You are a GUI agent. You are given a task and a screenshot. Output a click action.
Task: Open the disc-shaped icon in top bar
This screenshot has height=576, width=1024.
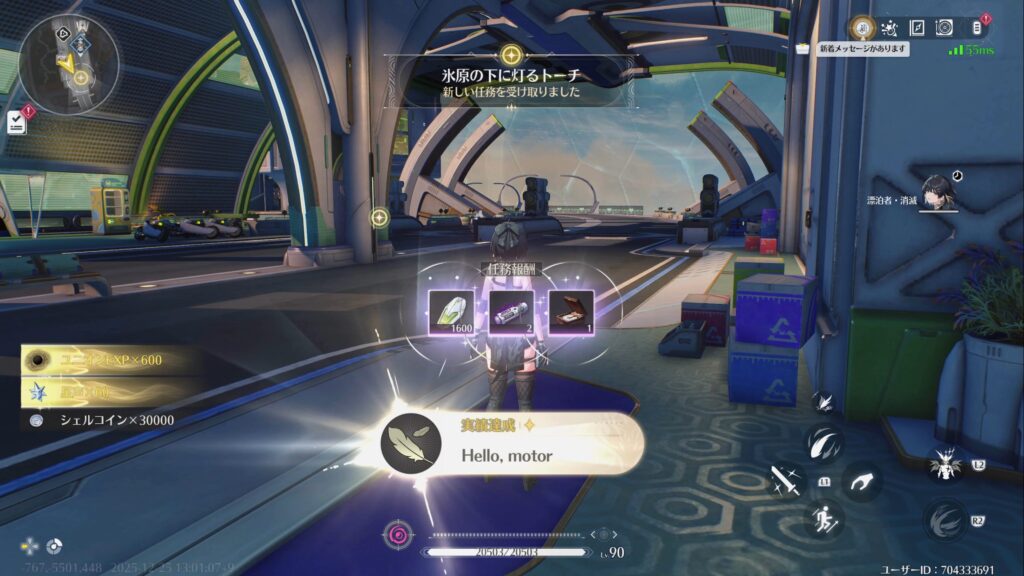point(945,28)
